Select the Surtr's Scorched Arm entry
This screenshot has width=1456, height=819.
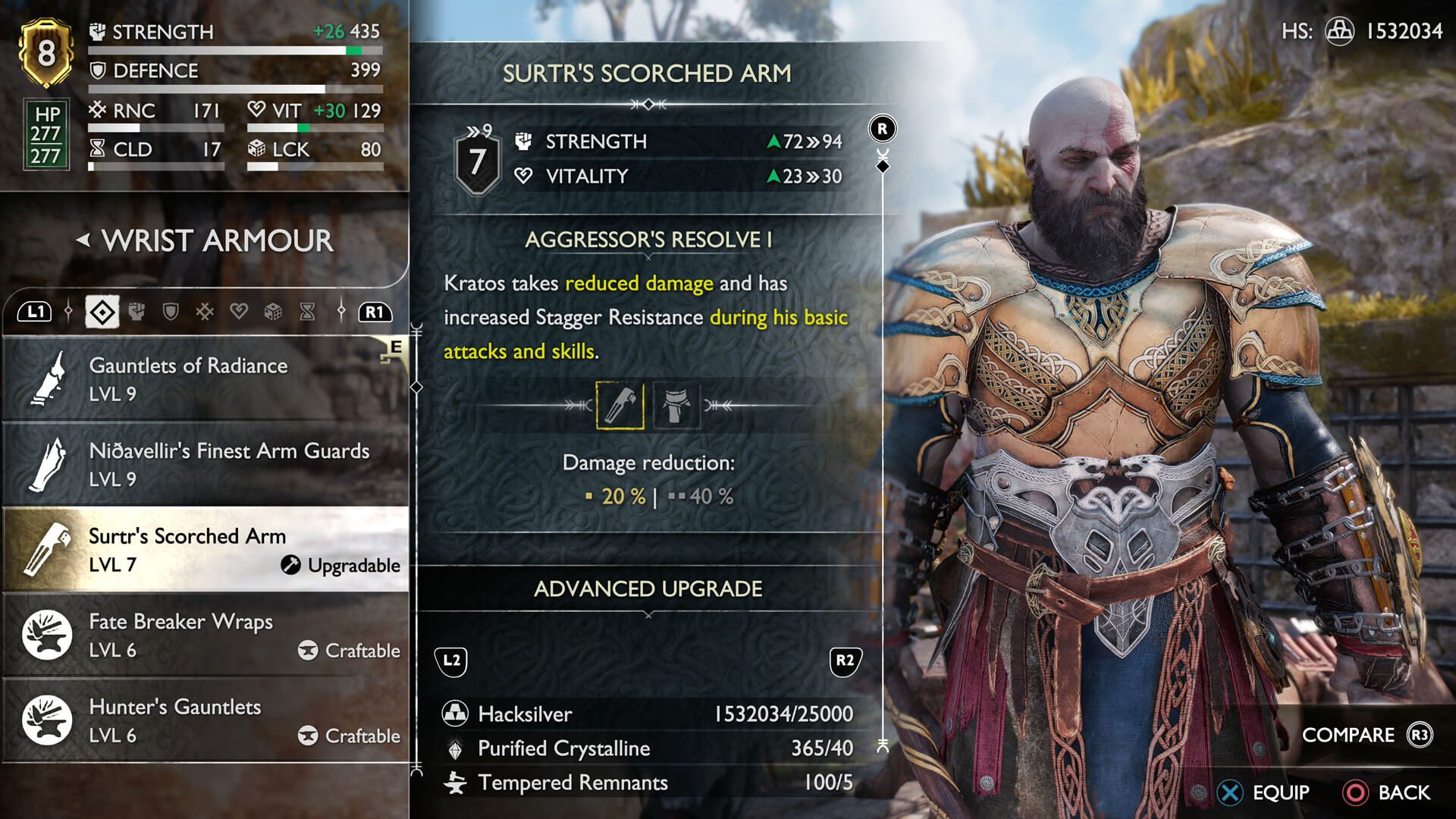205,549
